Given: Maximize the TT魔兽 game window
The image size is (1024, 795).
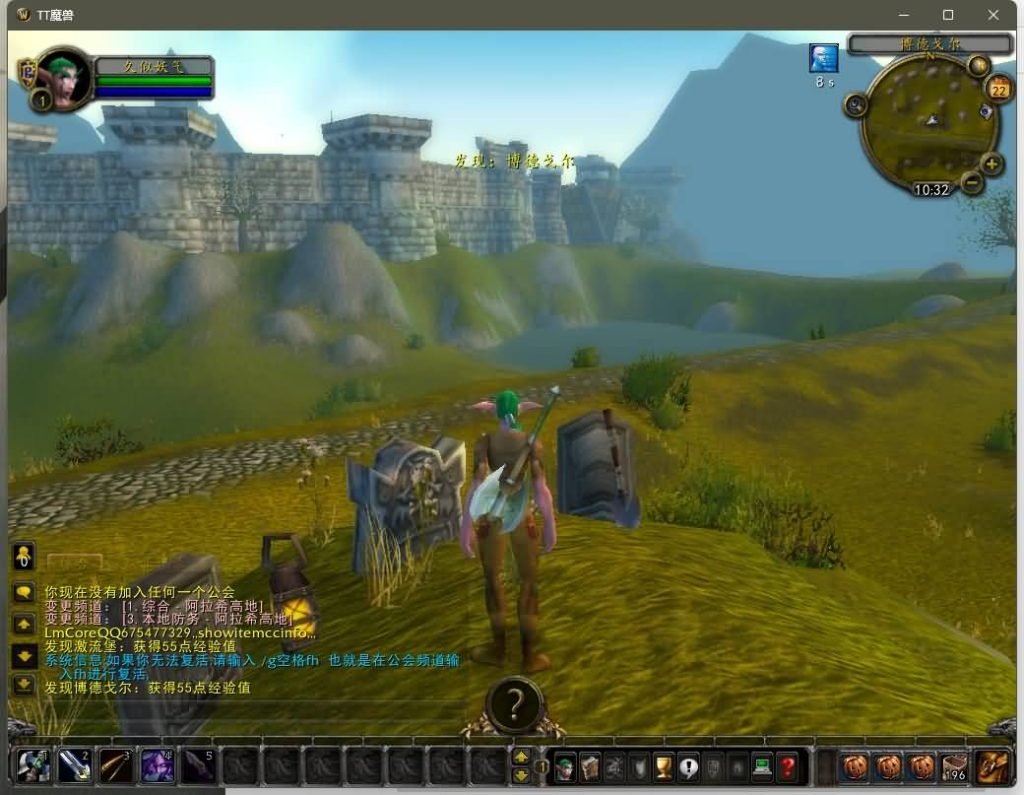Looking at the screenshot, I should (x=948, y=15).
